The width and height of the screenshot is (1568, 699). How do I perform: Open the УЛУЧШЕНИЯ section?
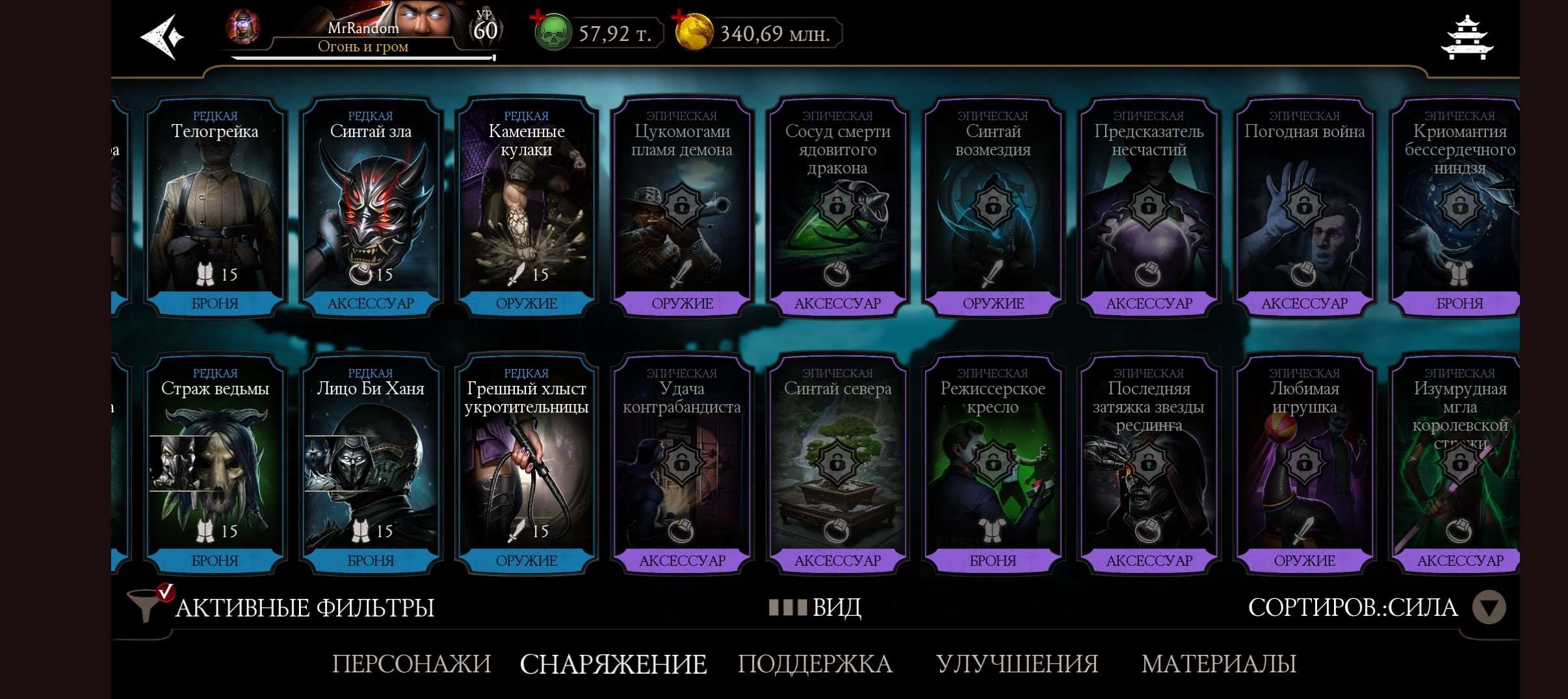click(1017, 663)
